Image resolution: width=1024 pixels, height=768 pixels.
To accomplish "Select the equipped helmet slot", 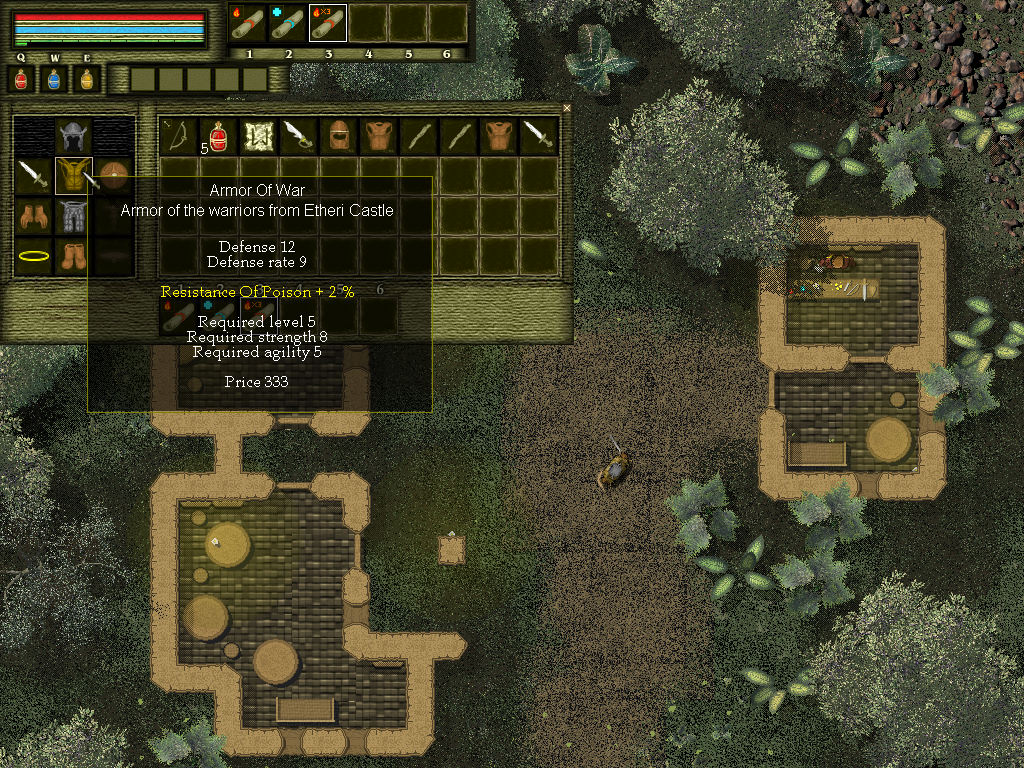I will pyautogui.click(x=73, y=136).
